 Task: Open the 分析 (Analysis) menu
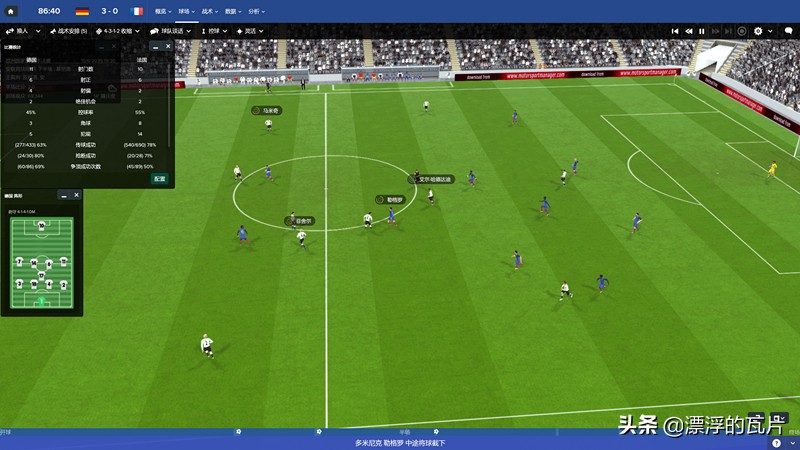click(x=256, y=11)
